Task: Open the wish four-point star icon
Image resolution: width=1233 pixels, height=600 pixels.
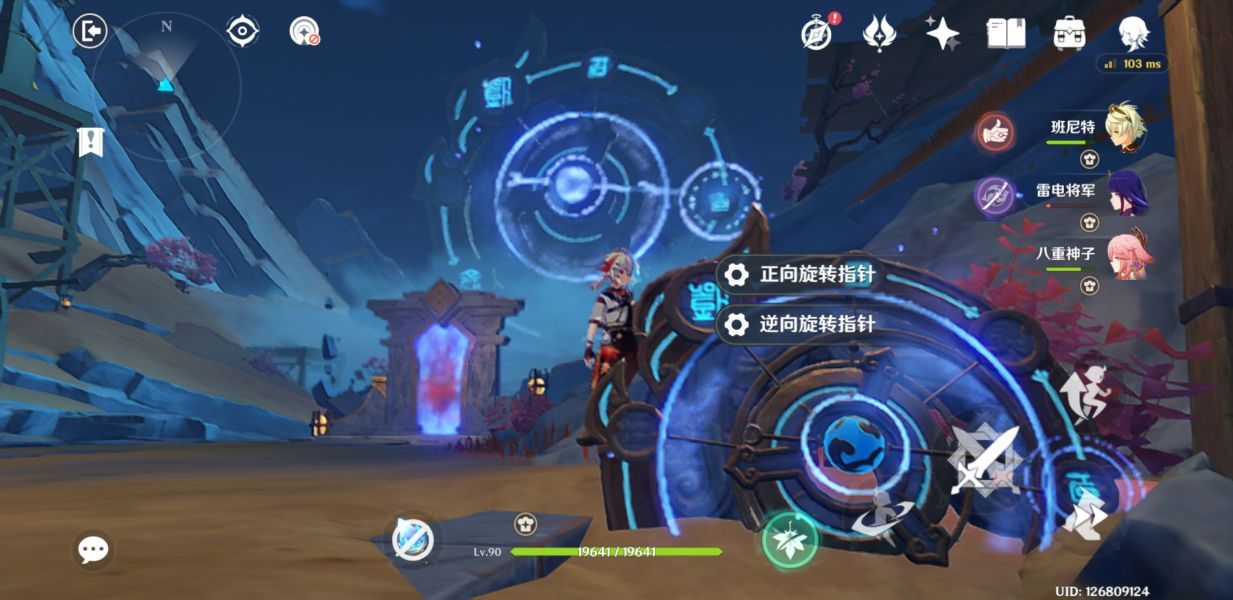Action: (x=941, y=33)
